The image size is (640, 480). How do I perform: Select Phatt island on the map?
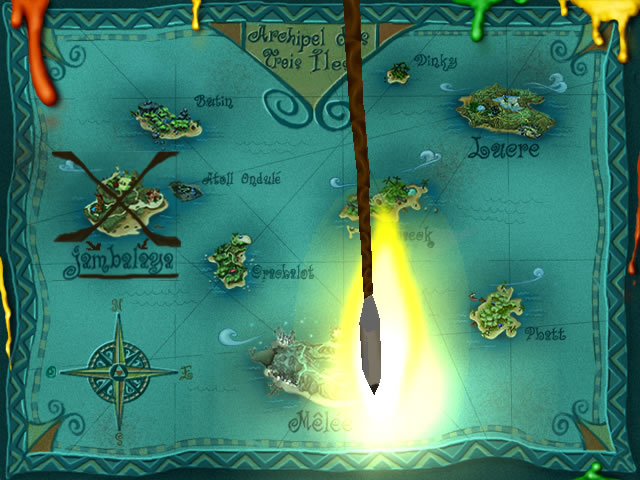click(x=497, y=308)
